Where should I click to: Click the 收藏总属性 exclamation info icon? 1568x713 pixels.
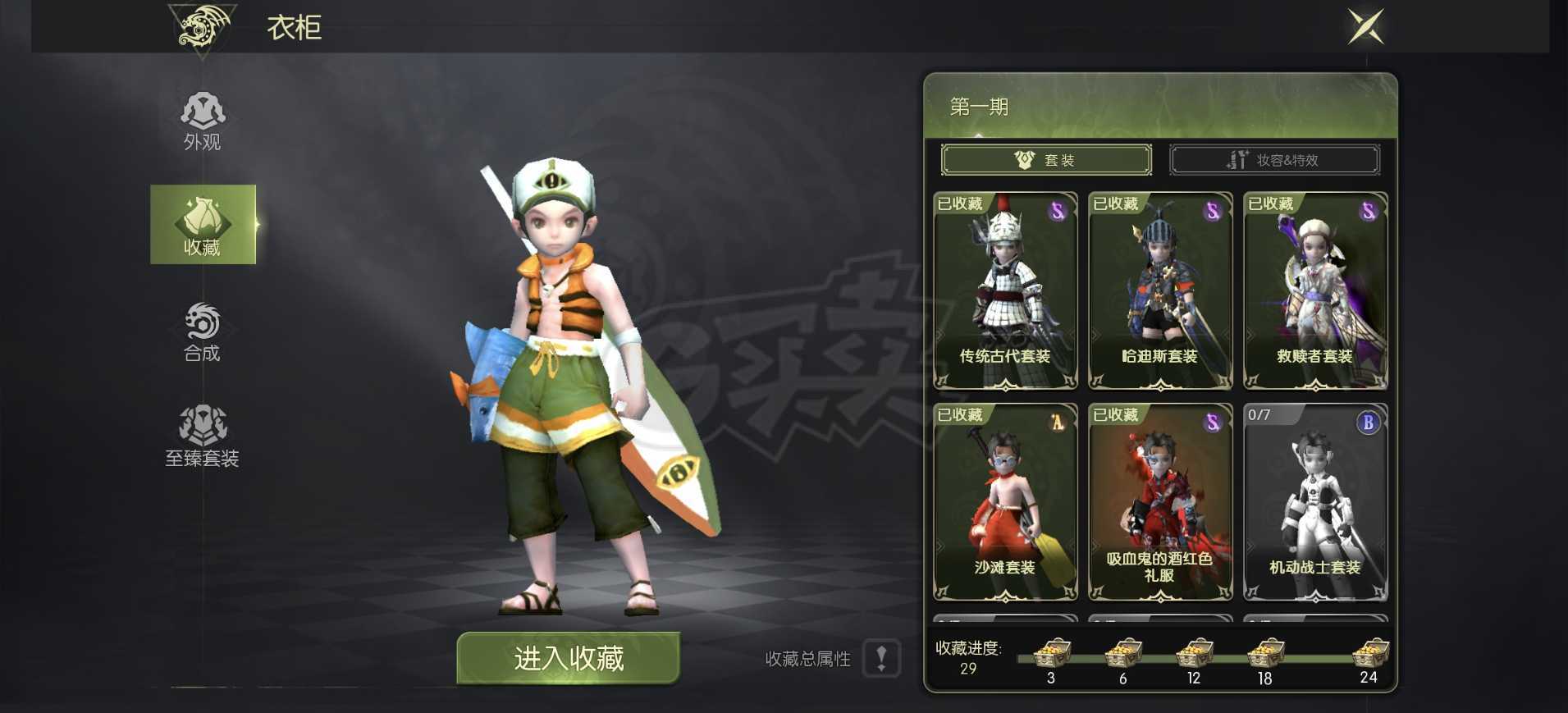coord(883,659)
